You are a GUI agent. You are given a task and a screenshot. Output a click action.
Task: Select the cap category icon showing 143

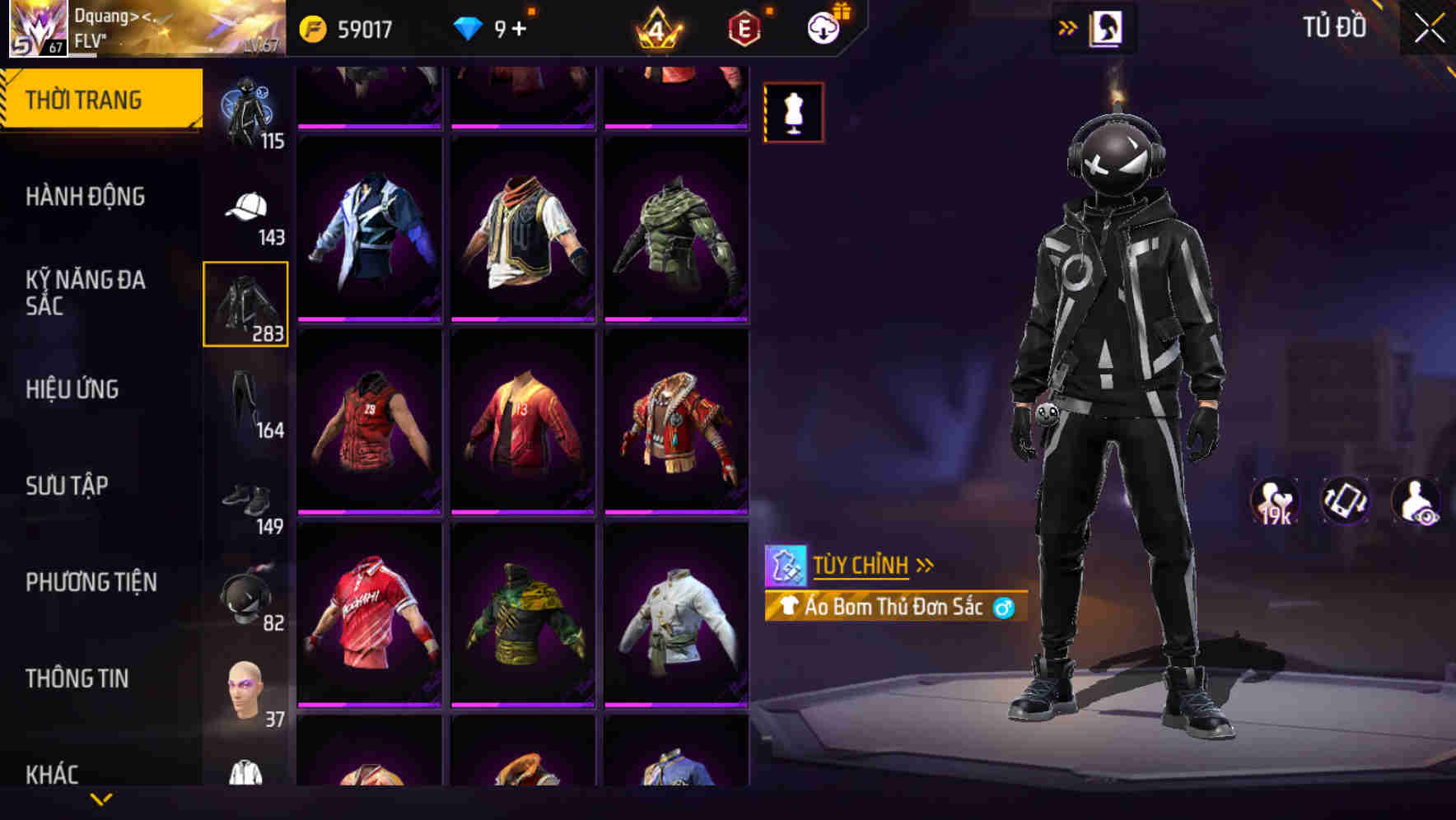click(246, 206)
